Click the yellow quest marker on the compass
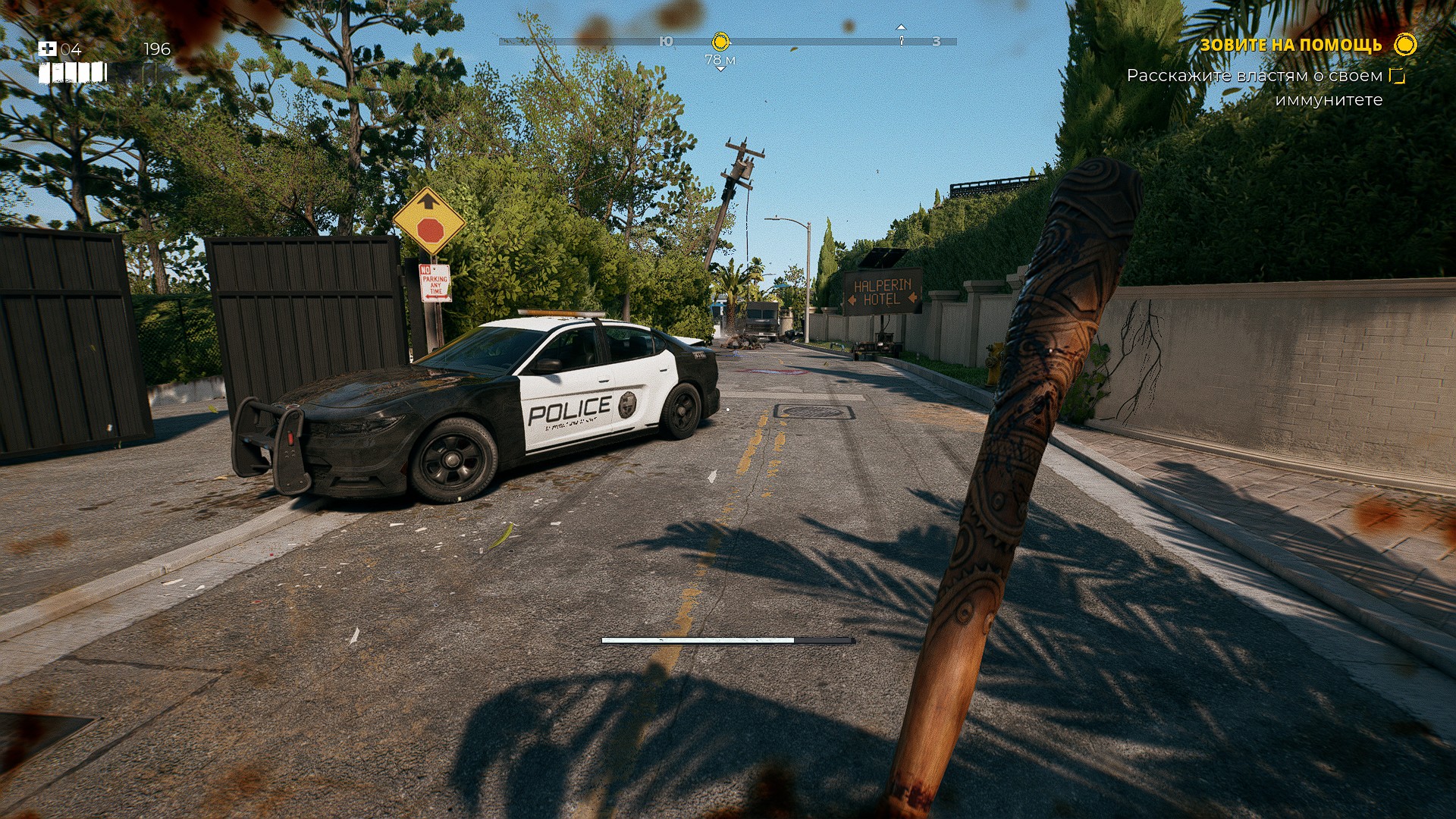This screenshot has height=819, width=1456. tap(720, 41)
